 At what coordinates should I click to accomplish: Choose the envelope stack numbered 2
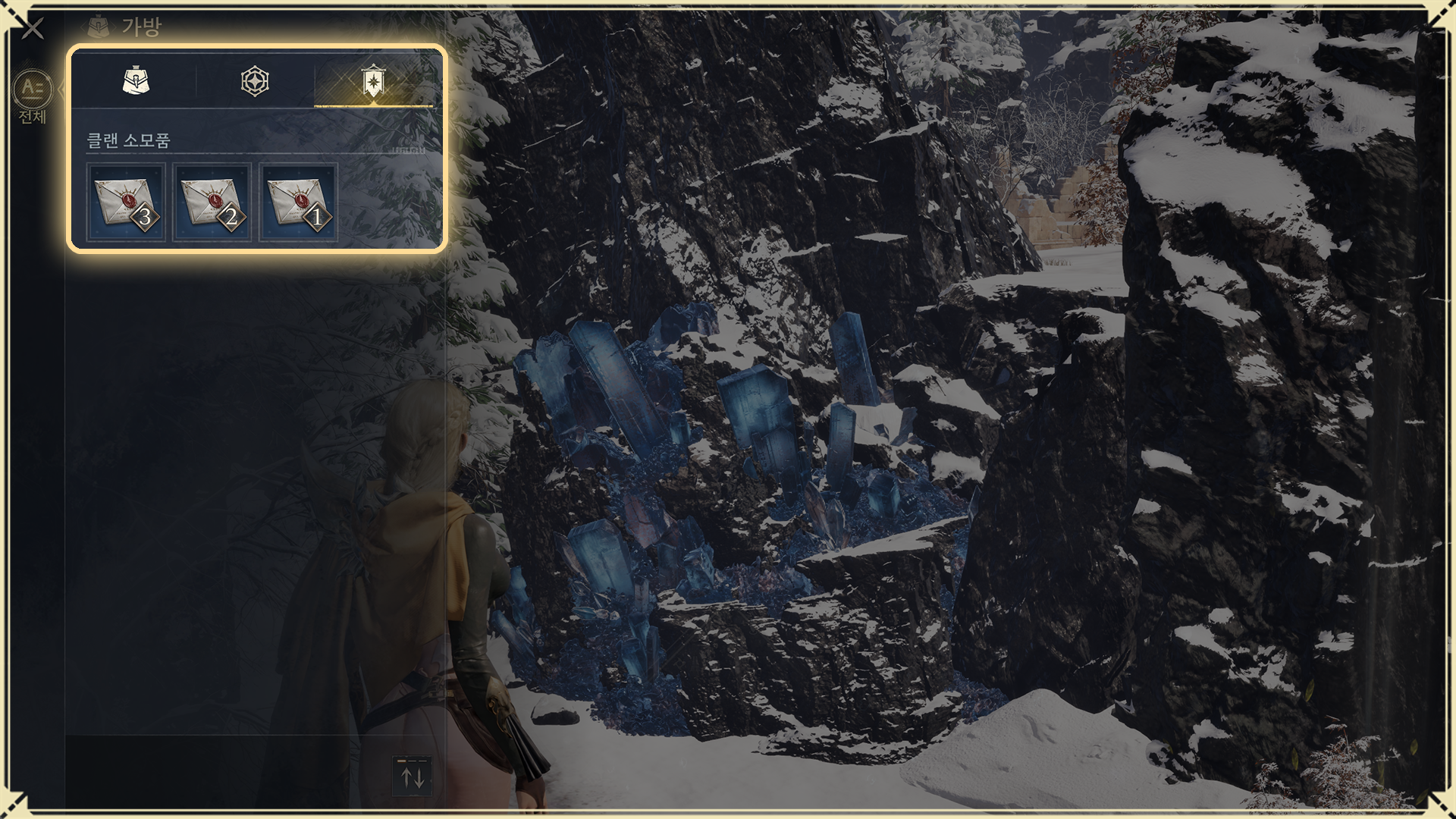click(x=212, y=203)
